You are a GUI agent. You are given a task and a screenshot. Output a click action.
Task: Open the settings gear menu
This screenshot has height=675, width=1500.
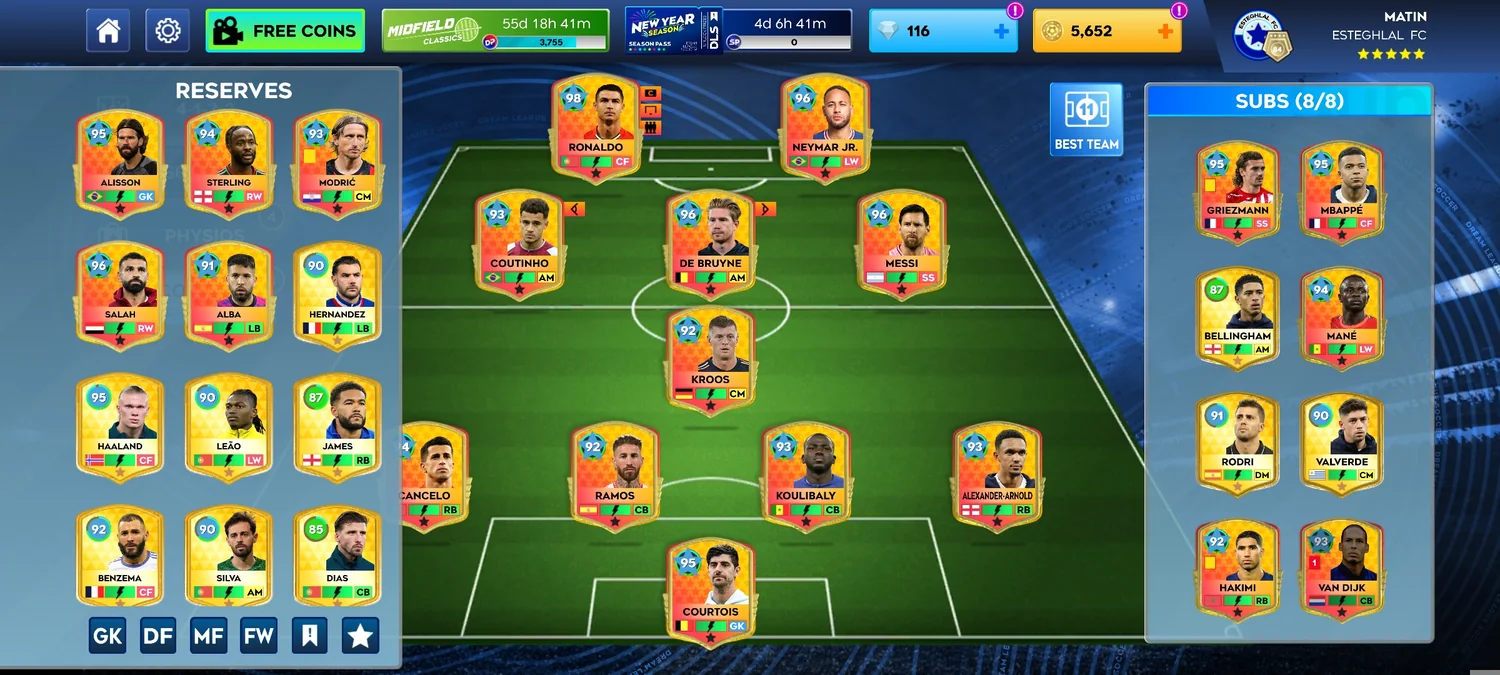point(167,31)
